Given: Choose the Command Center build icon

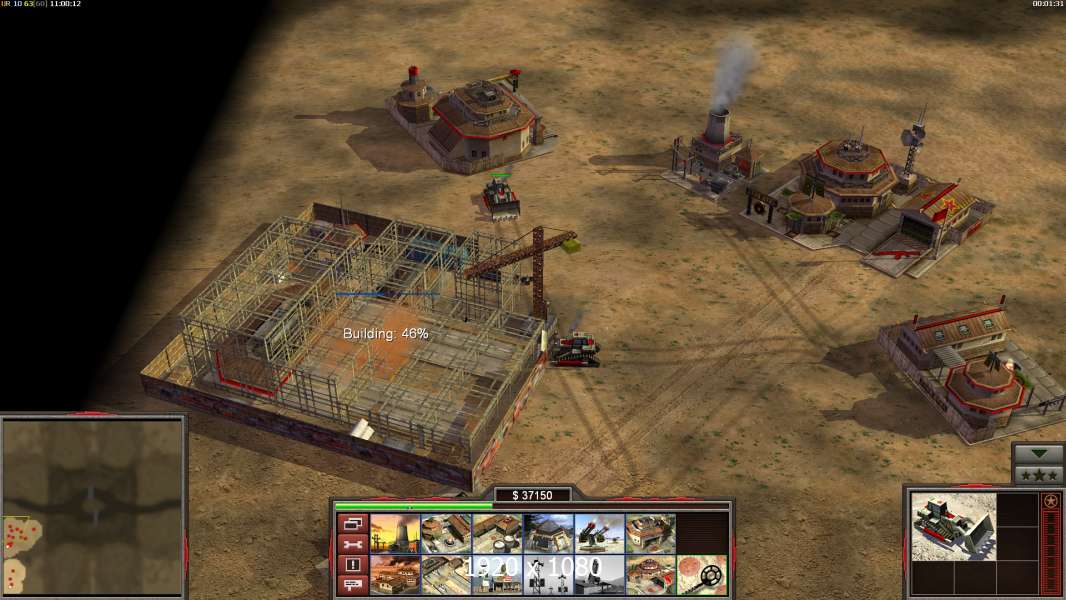Looking at the screenshot, I should [x=650, y=574].
